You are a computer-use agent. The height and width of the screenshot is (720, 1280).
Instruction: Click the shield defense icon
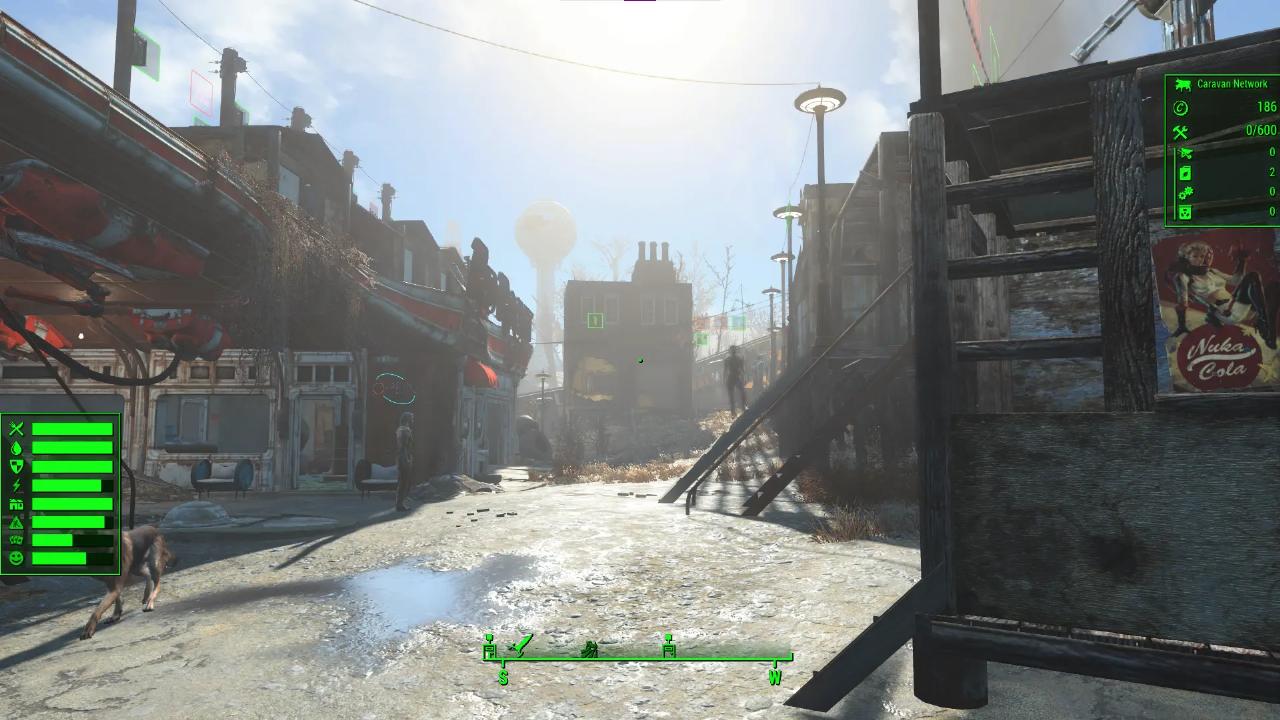tap(16, 466)
